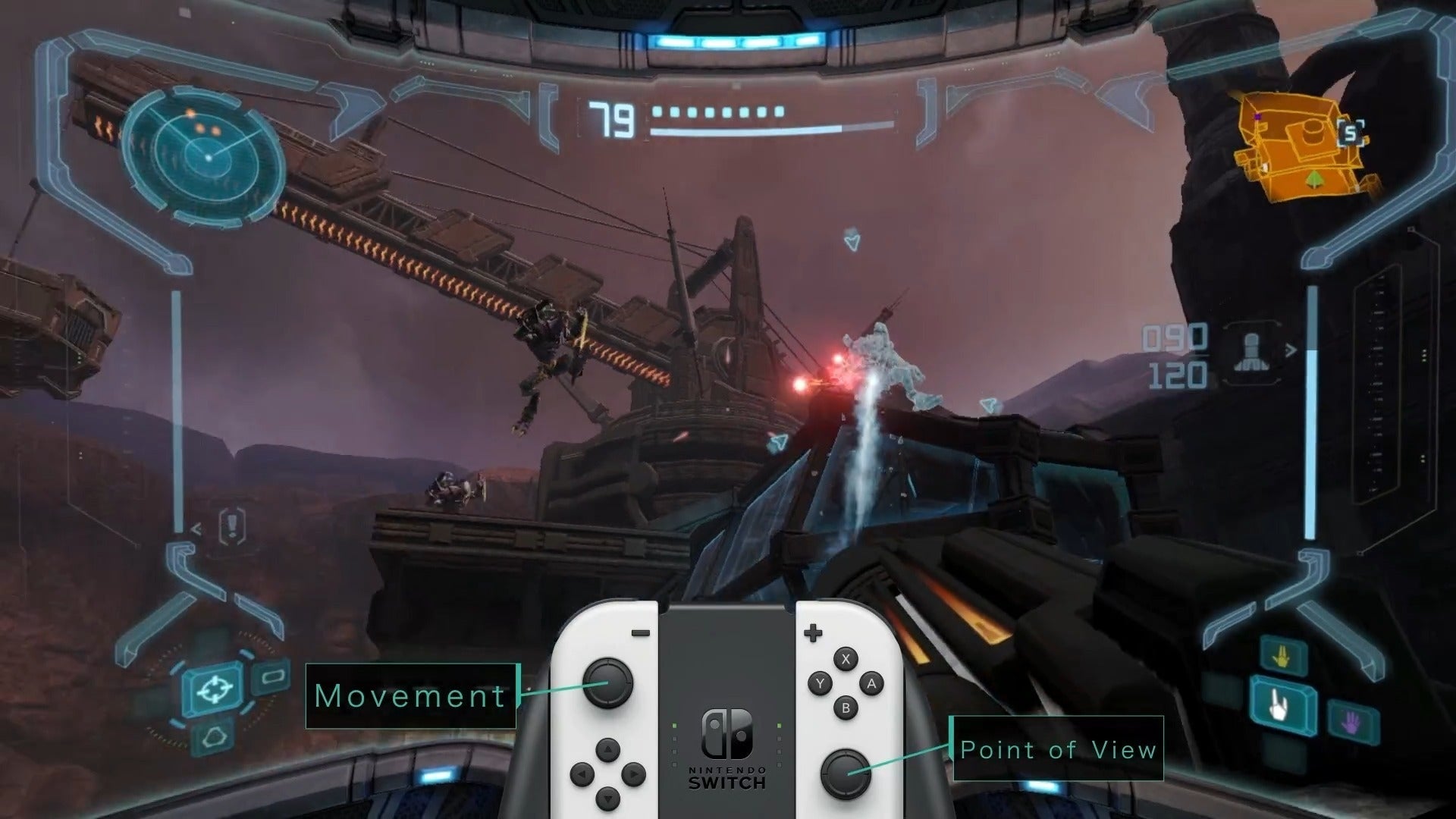Select the scan visor rectangle icon
Viewport: 1456px width, 819px height.
[x=274, y=676]
